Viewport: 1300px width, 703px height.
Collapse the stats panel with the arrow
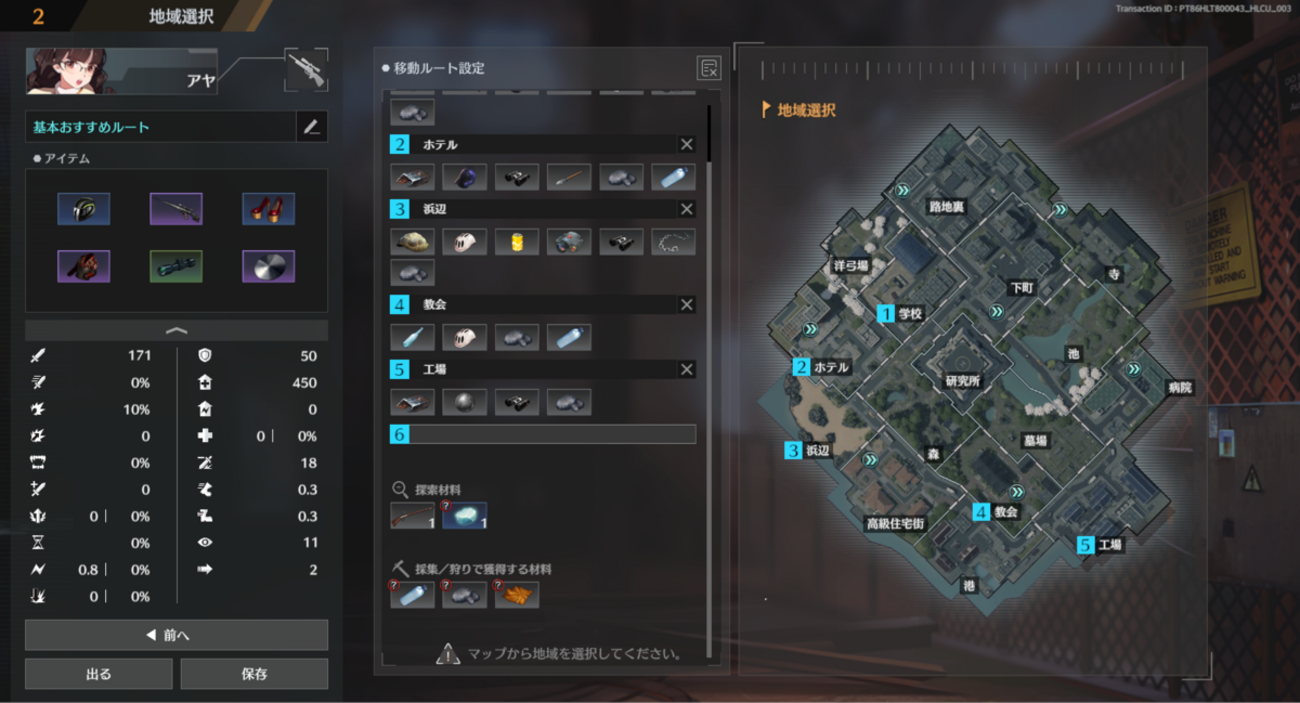176,330
